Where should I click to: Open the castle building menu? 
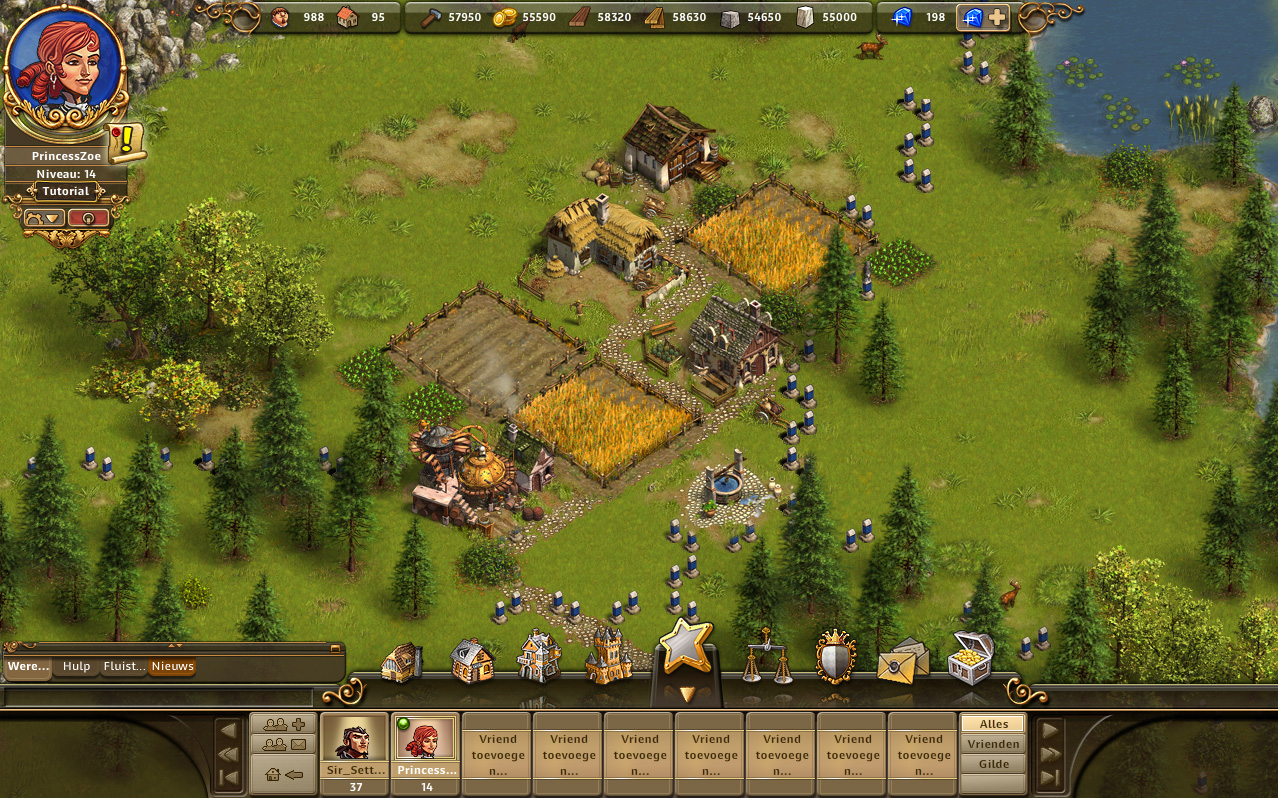point(608,657)
